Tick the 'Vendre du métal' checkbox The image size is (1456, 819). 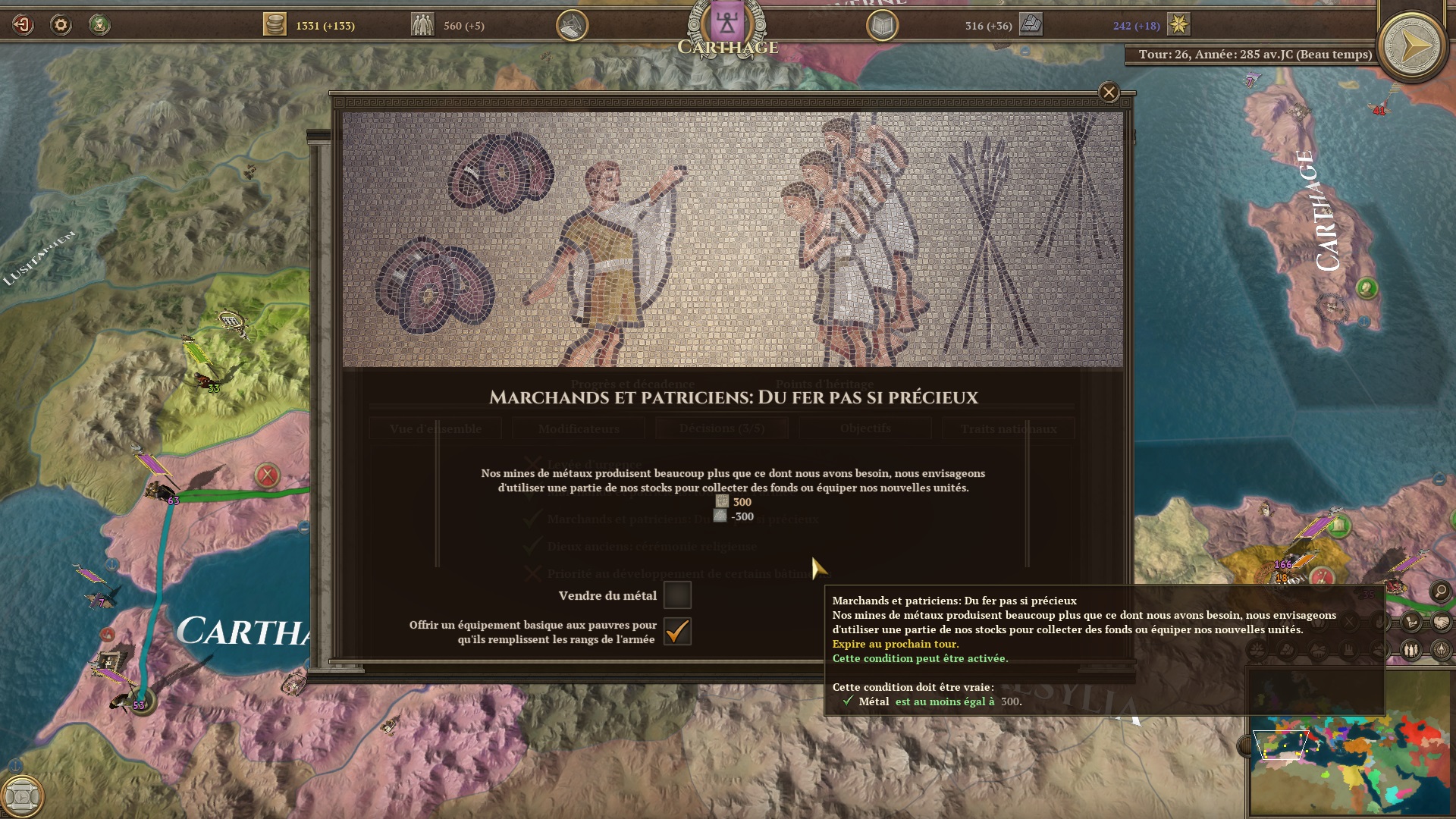(677, 595)
